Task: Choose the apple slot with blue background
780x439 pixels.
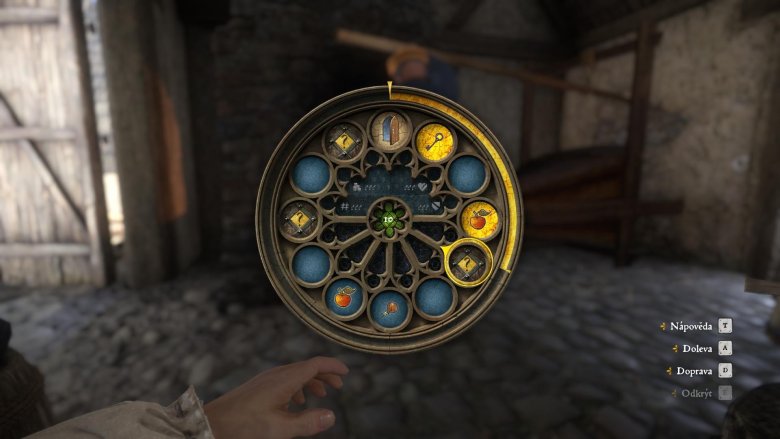Action: [x=345, y=297]
